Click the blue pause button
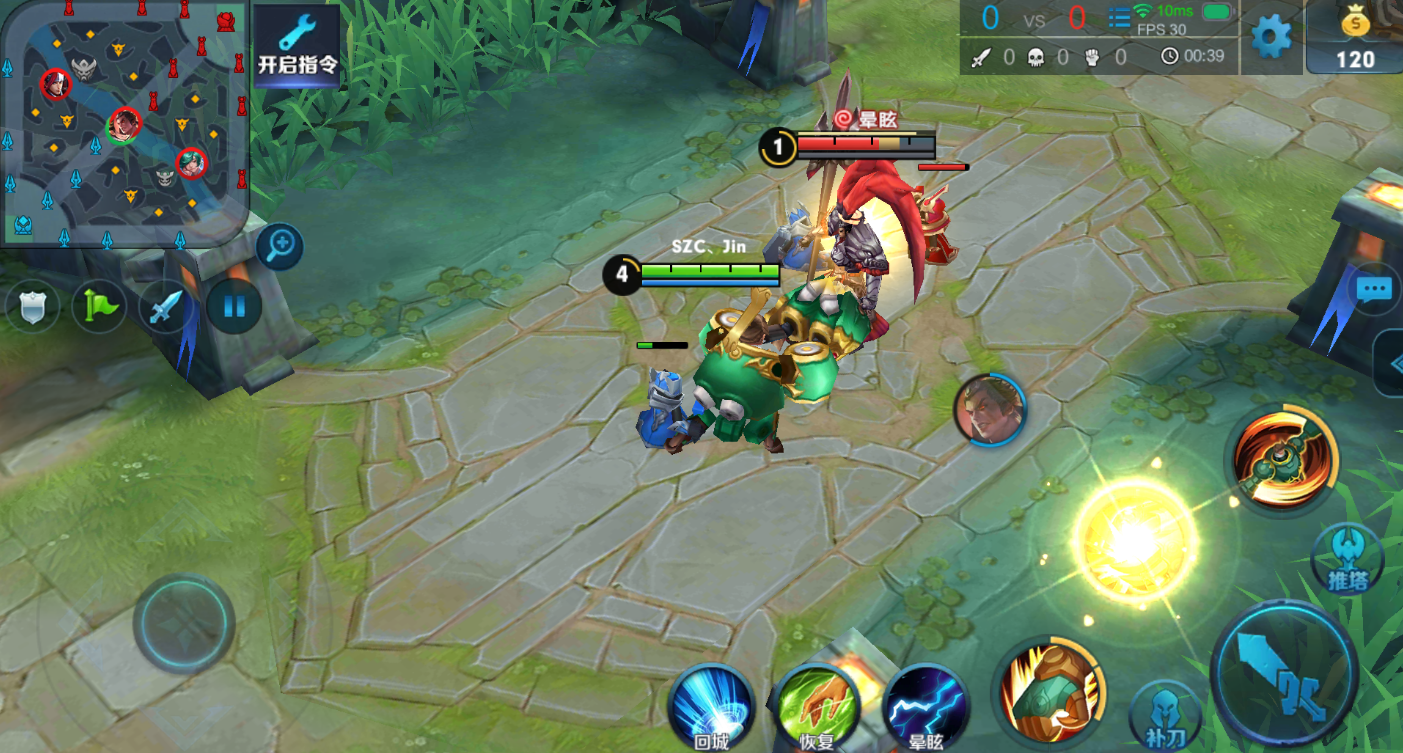The image size is (1403, 753). (234, 305)
